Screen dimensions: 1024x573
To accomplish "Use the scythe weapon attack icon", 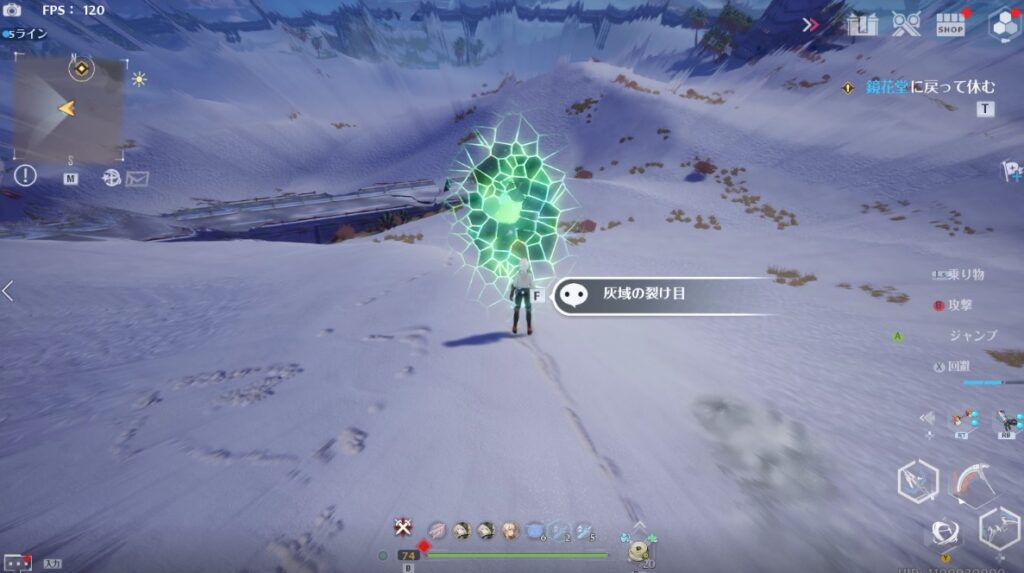I will (x=968, y=482).
